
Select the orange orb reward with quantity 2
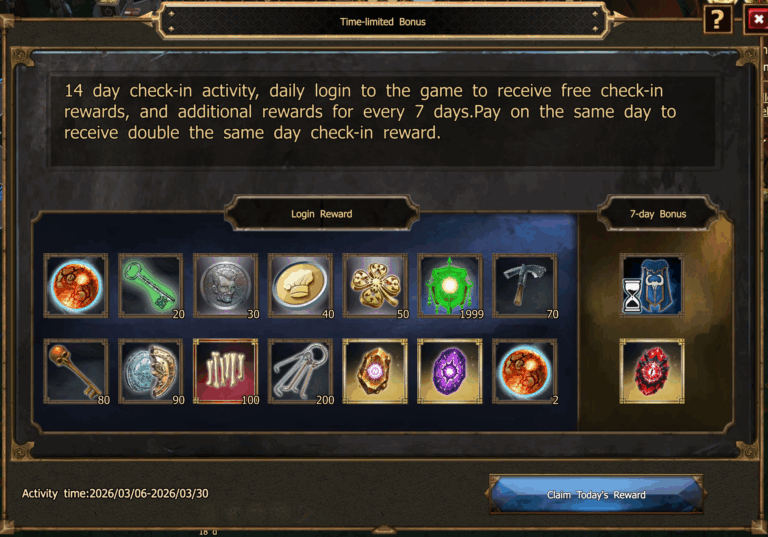524,371
